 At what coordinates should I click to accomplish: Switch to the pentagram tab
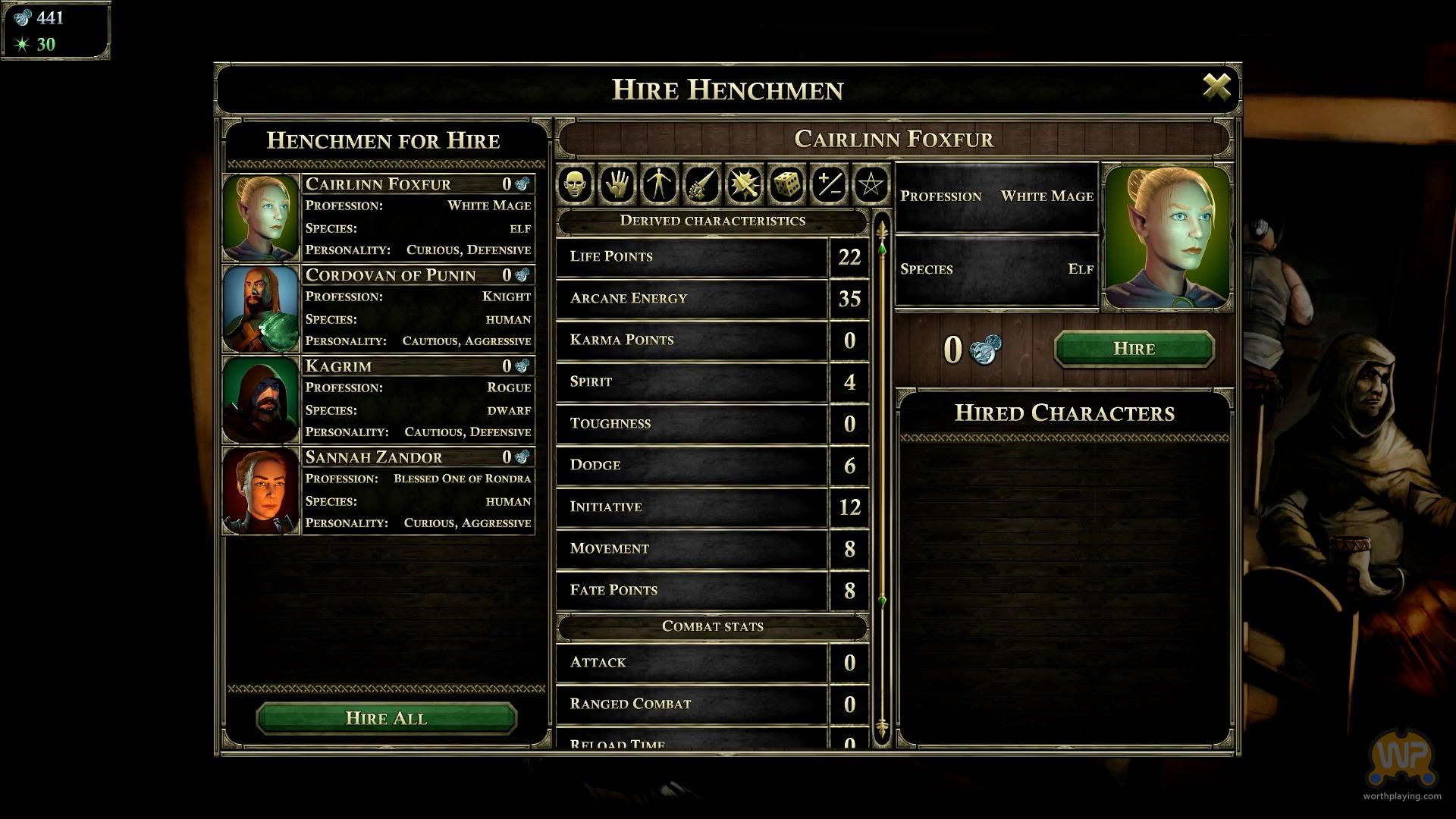[x=871, y=184]
